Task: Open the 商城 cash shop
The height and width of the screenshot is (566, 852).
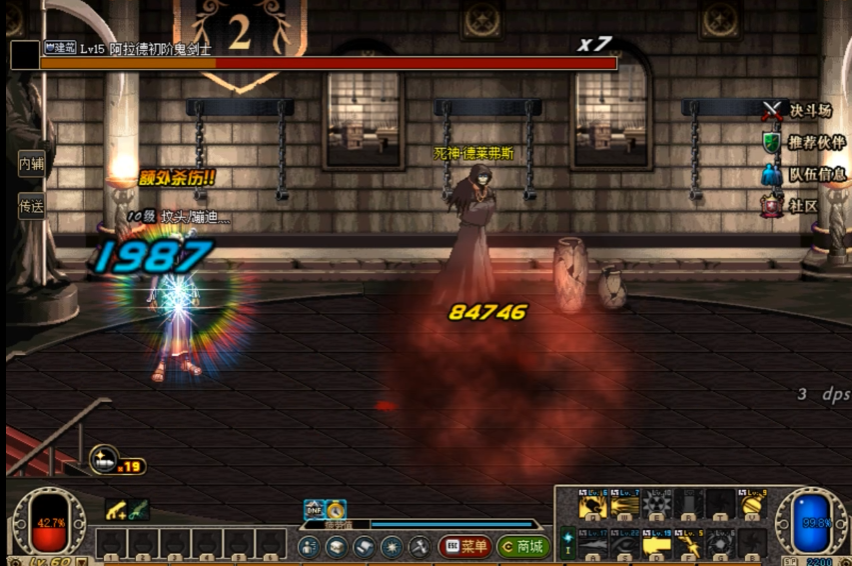Action: (523, 546)
